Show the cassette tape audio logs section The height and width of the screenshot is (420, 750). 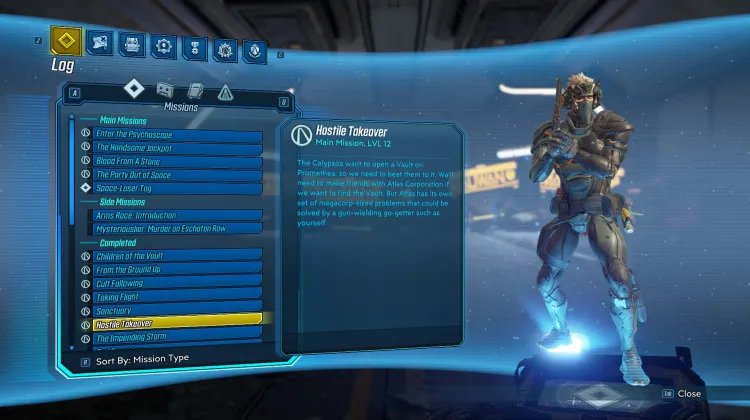click(167, 89)
